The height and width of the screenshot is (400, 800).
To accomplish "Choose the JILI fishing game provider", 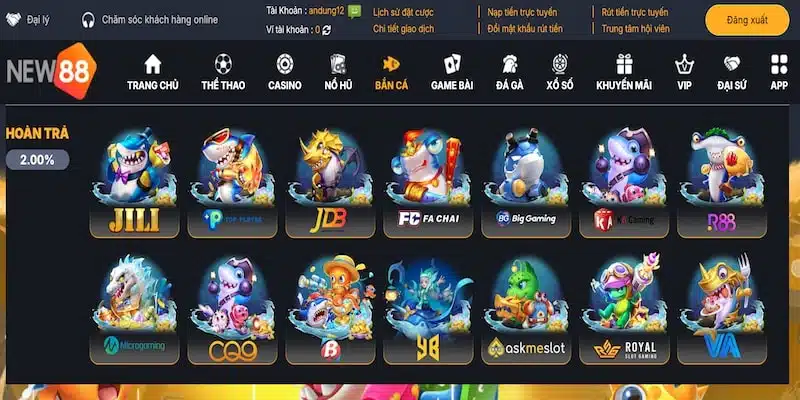I will click(128, 182).
